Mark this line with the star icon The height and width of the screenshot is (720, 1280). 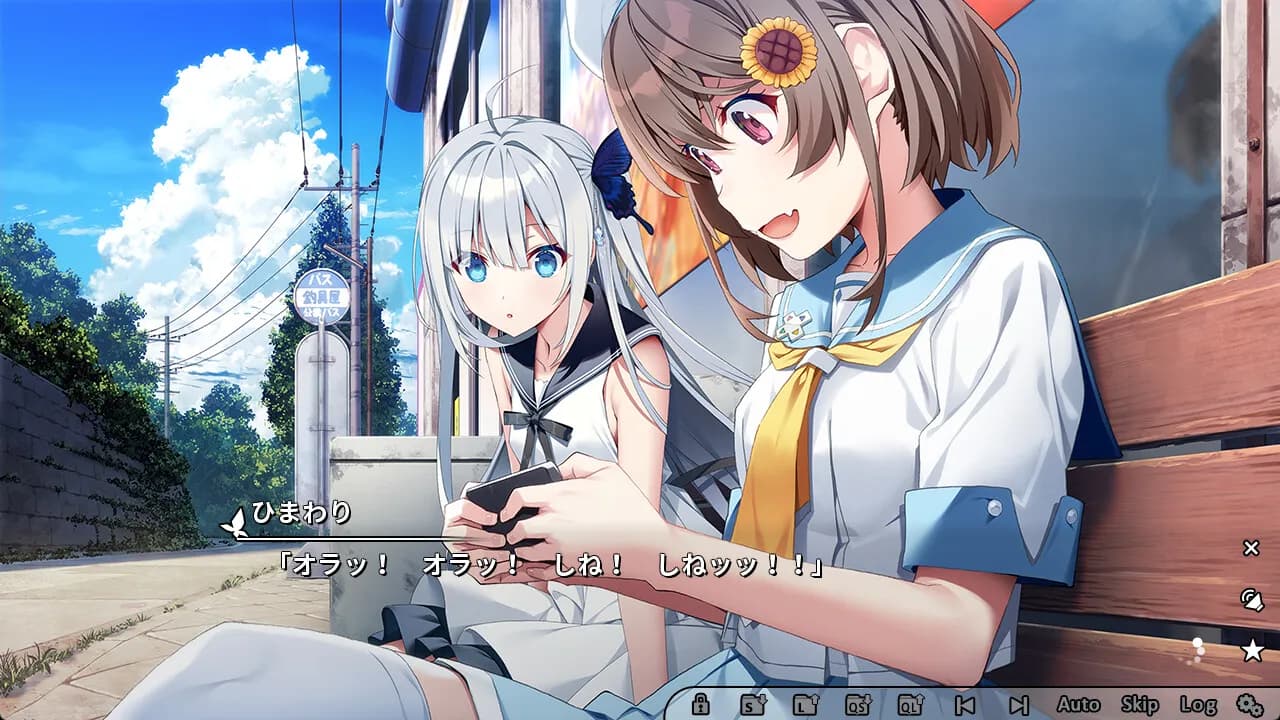(1251, 652)
